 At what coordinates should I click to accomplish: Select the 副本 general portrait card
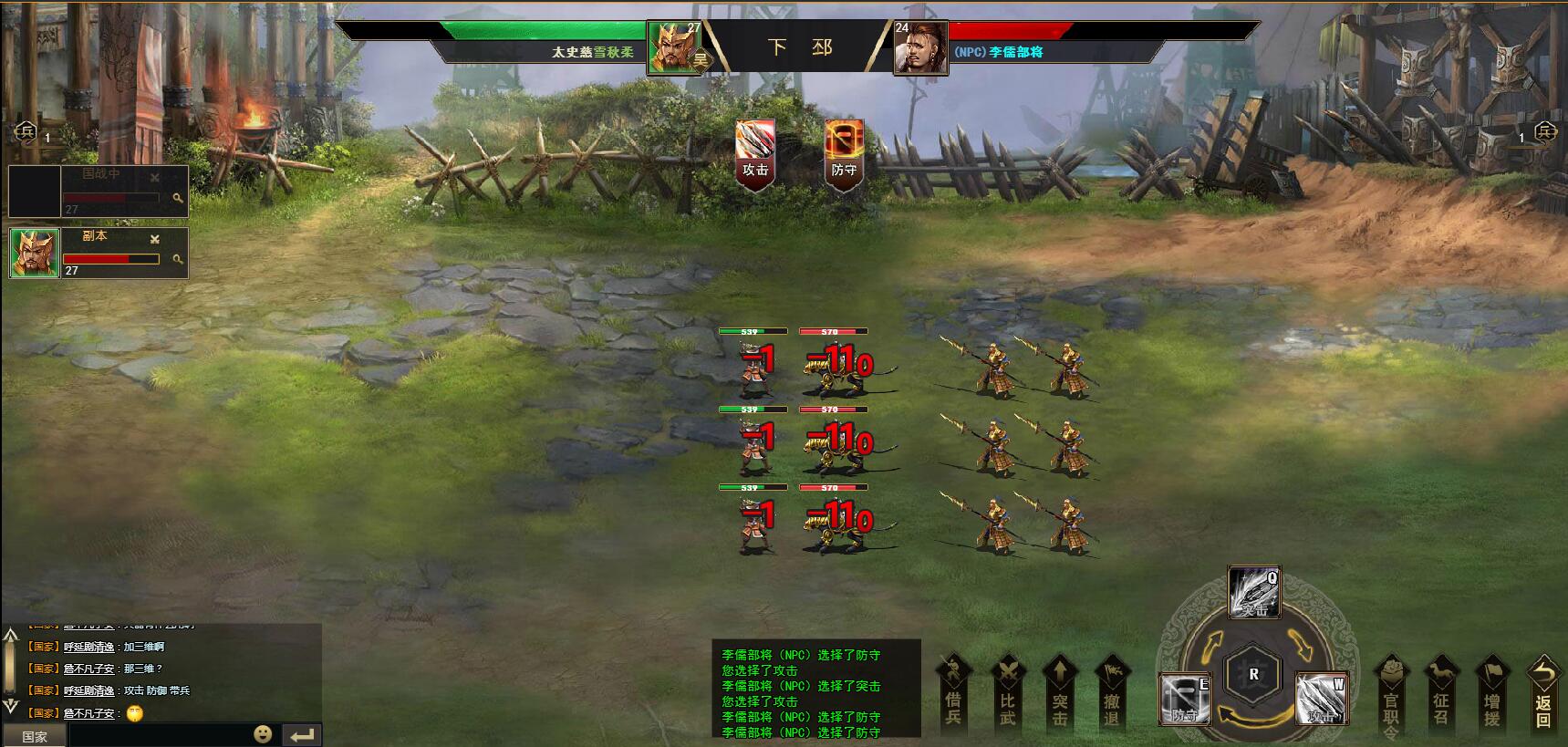click(x=35, y=253)
